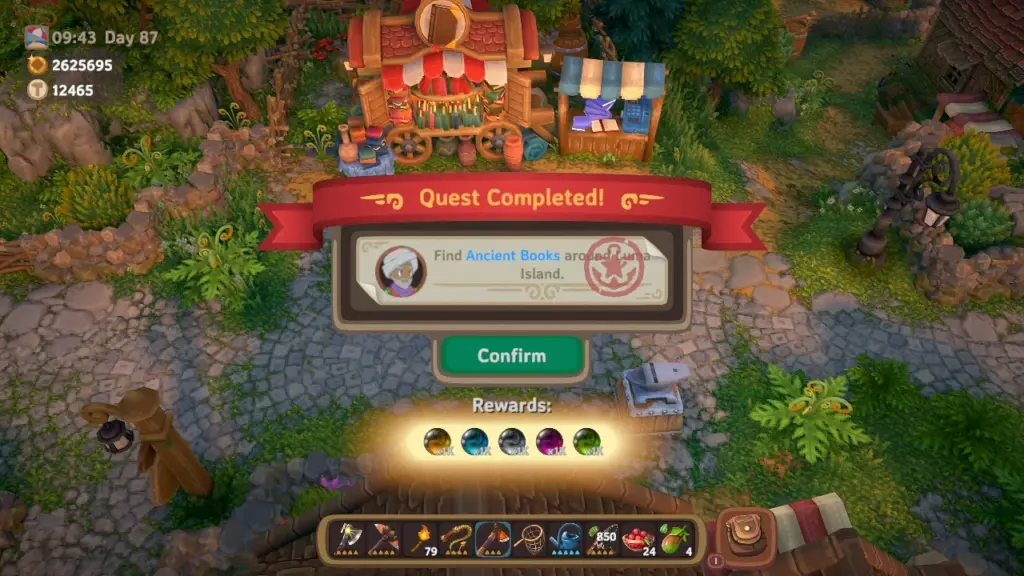Confirm the completed quest
The height and width of the screenshot is (576, 1024).
click(x=511, y=356)
